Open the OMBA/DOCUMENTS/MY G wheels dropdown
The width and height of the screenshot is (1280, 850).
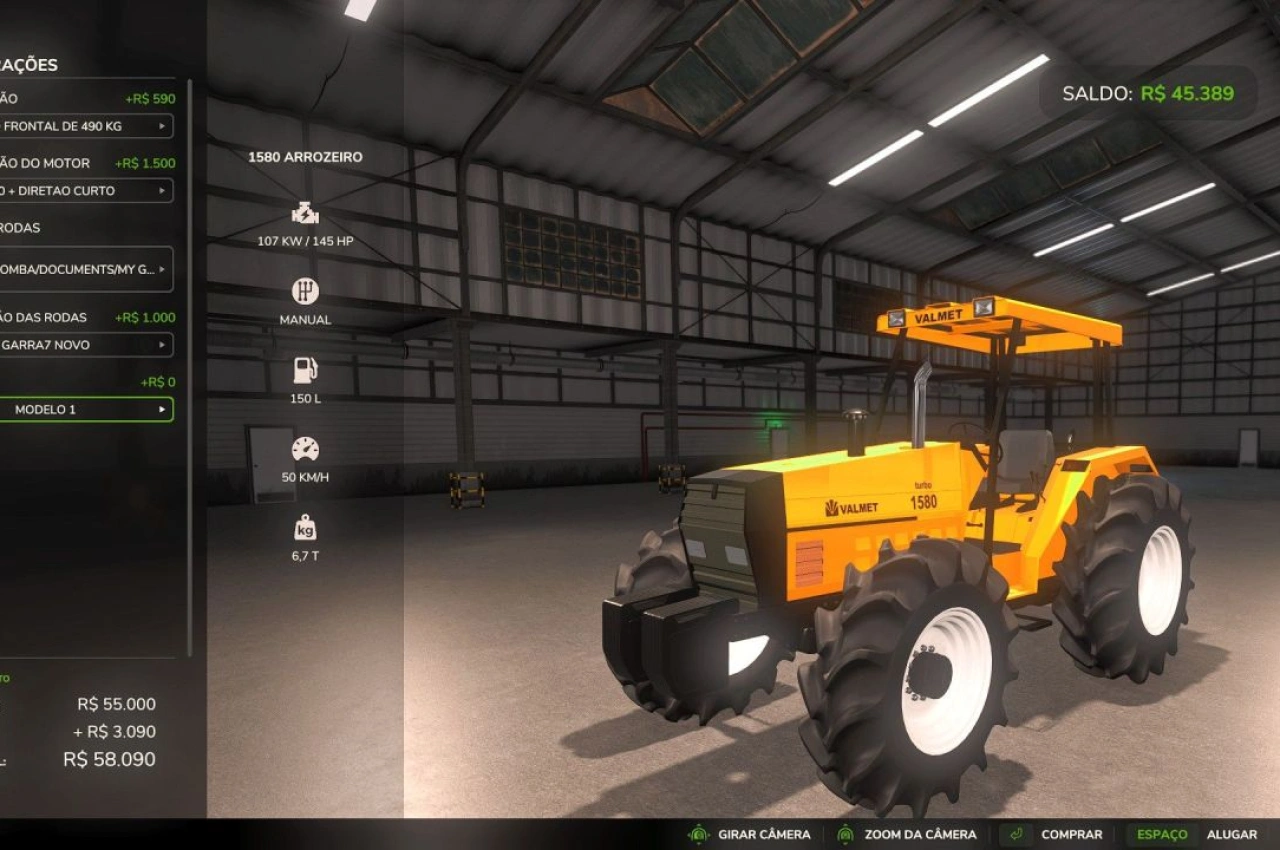click(85, 269)
